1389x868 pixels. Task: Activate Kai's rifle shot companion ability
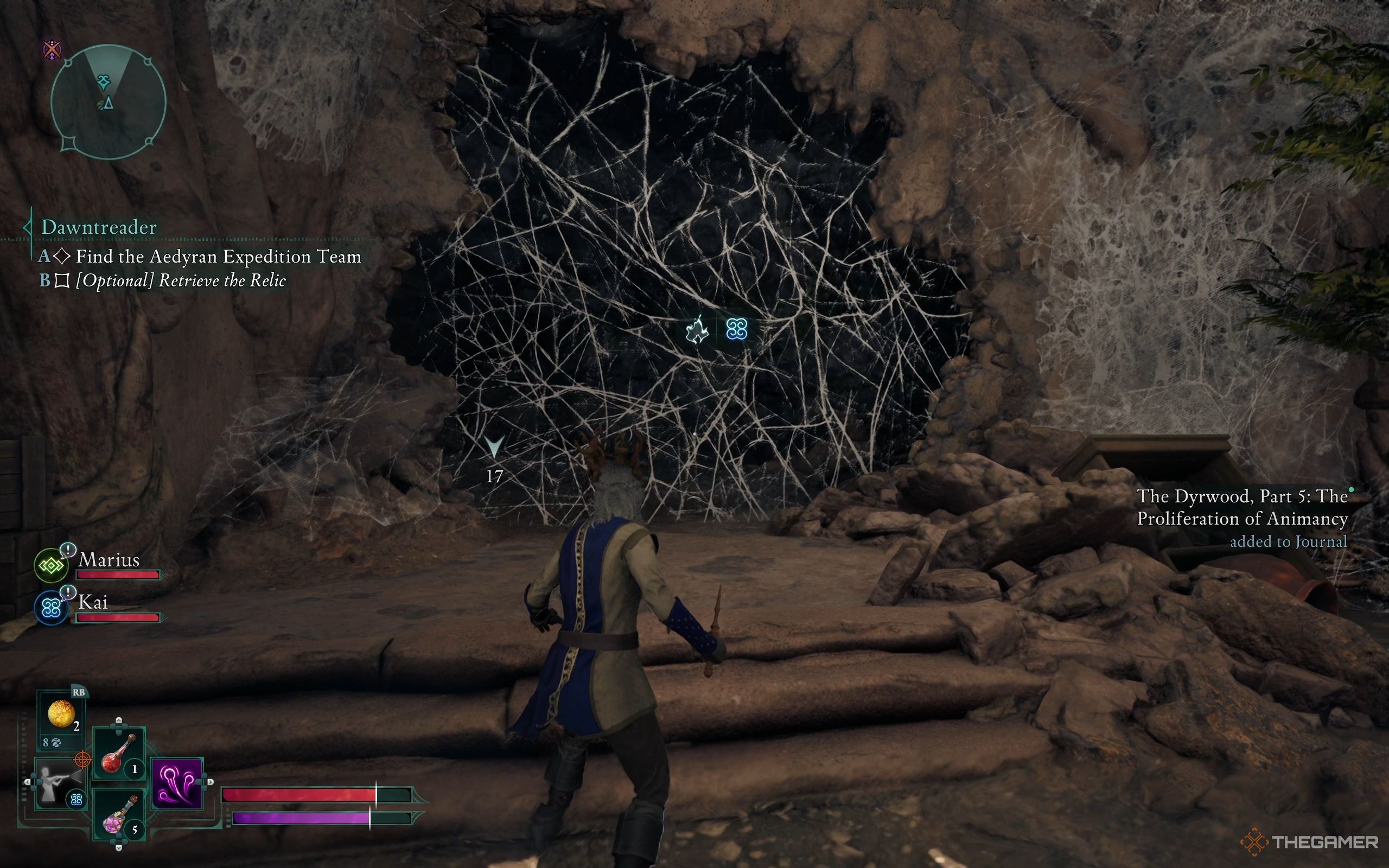click(x=58, y=783)
